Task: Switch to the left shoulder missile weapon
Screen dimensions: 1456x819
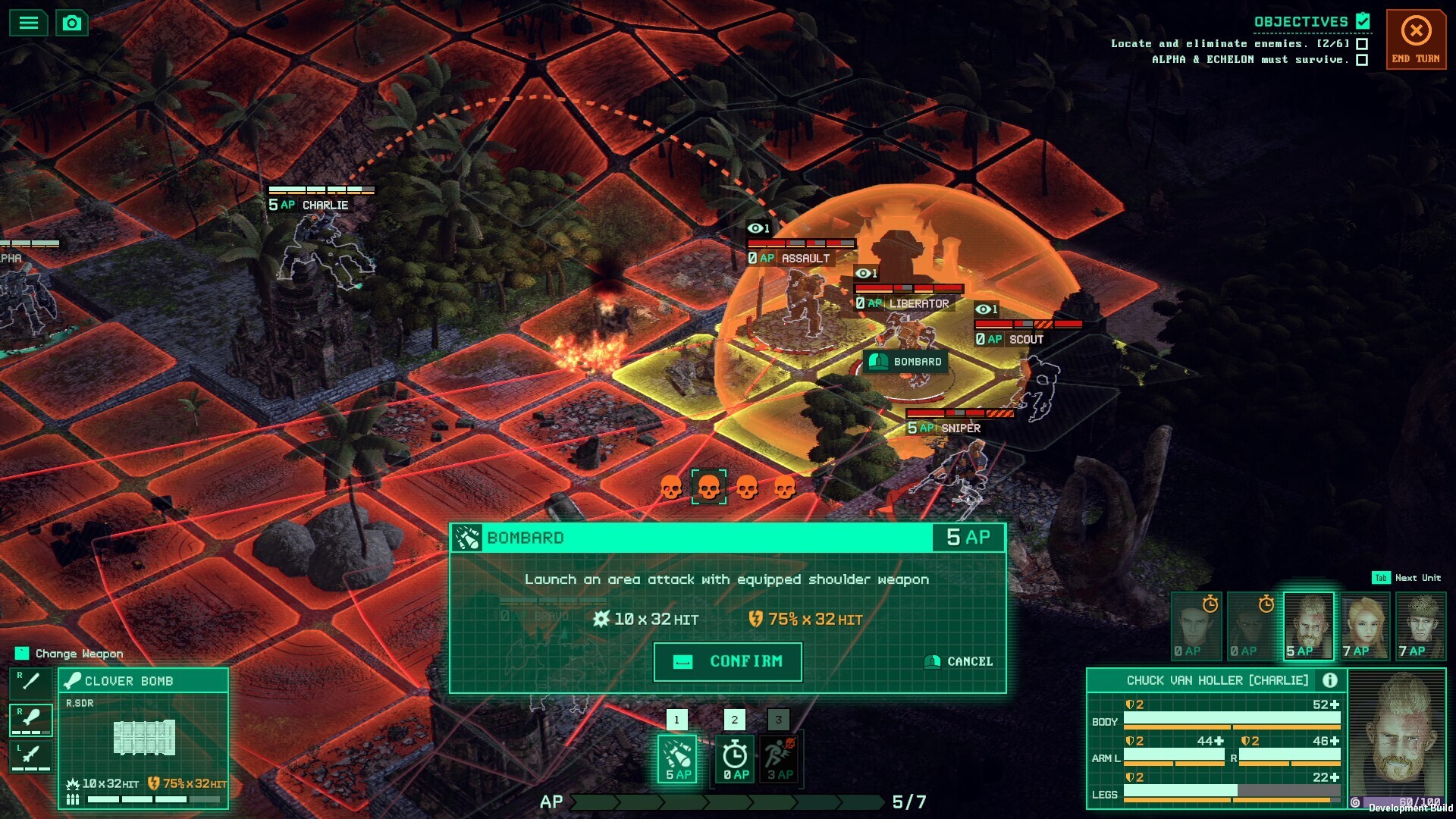Action: [x=30, y=756]
